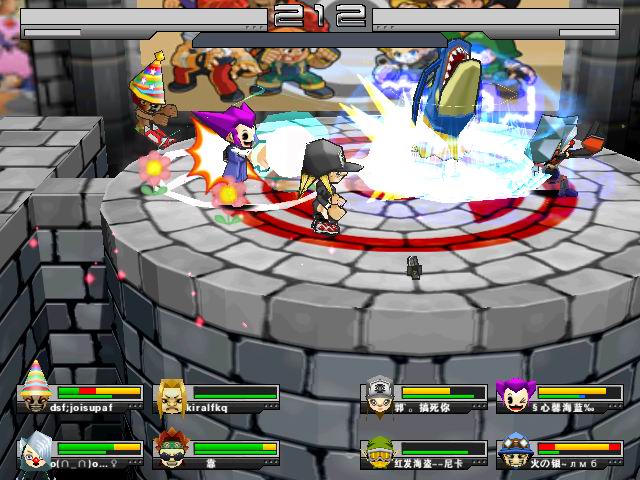The image size is (640, 480).
Task: Click the blonde long-haired portrait of kiralfkq
Action: point(171,396)
